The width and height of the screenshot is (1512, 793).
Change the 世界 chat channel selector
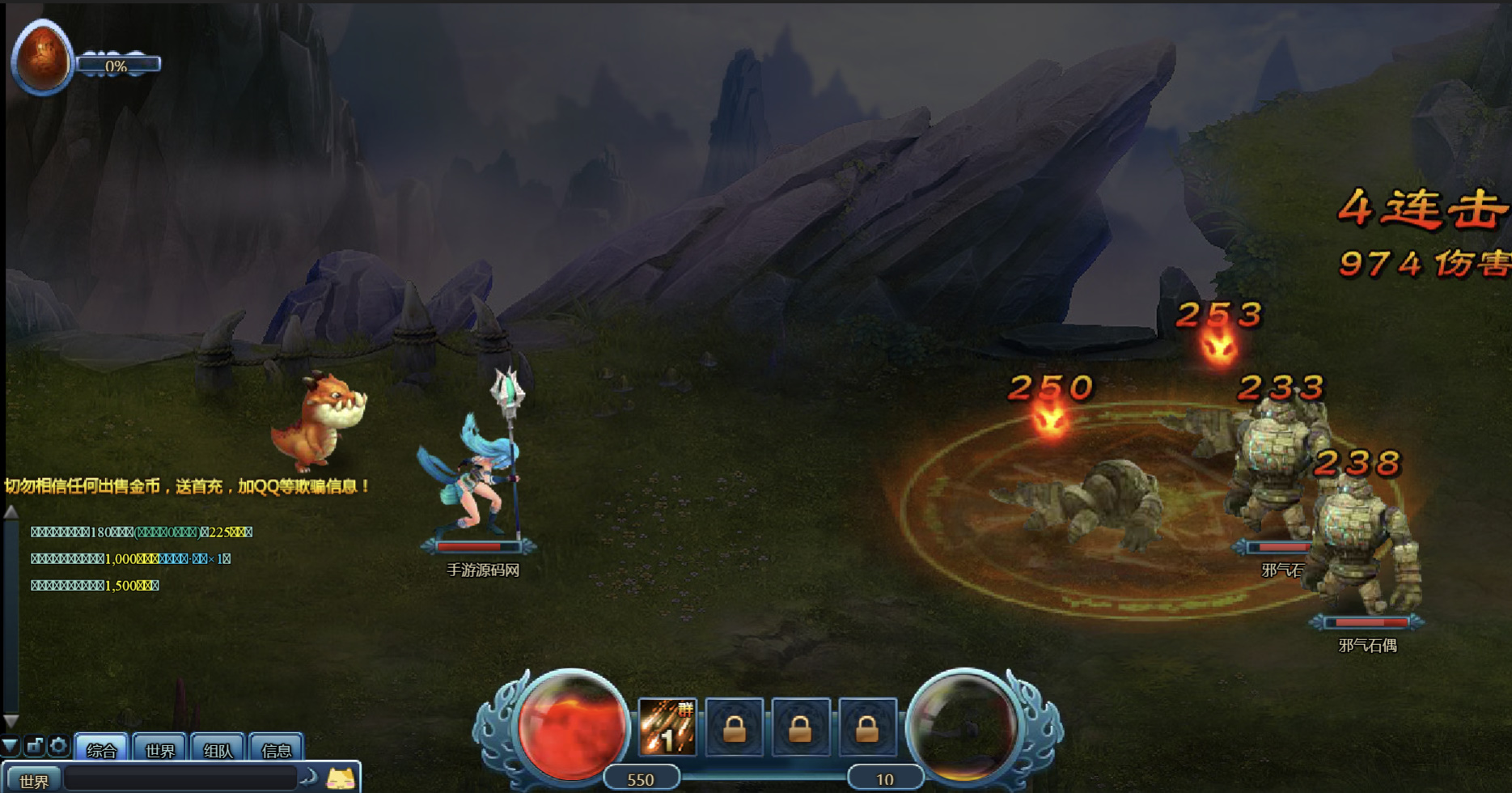tap(33, 780)
